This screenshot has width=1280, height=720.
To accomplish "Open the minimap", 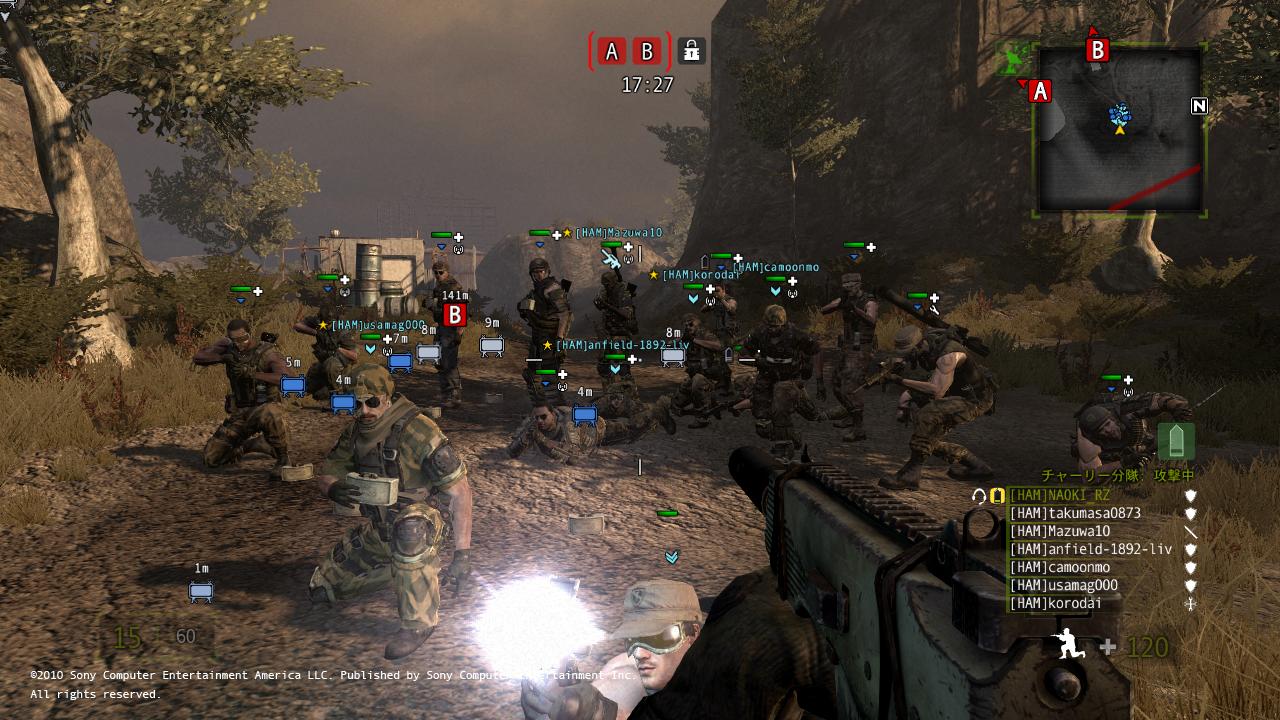I will click(x=1120, y=130).
